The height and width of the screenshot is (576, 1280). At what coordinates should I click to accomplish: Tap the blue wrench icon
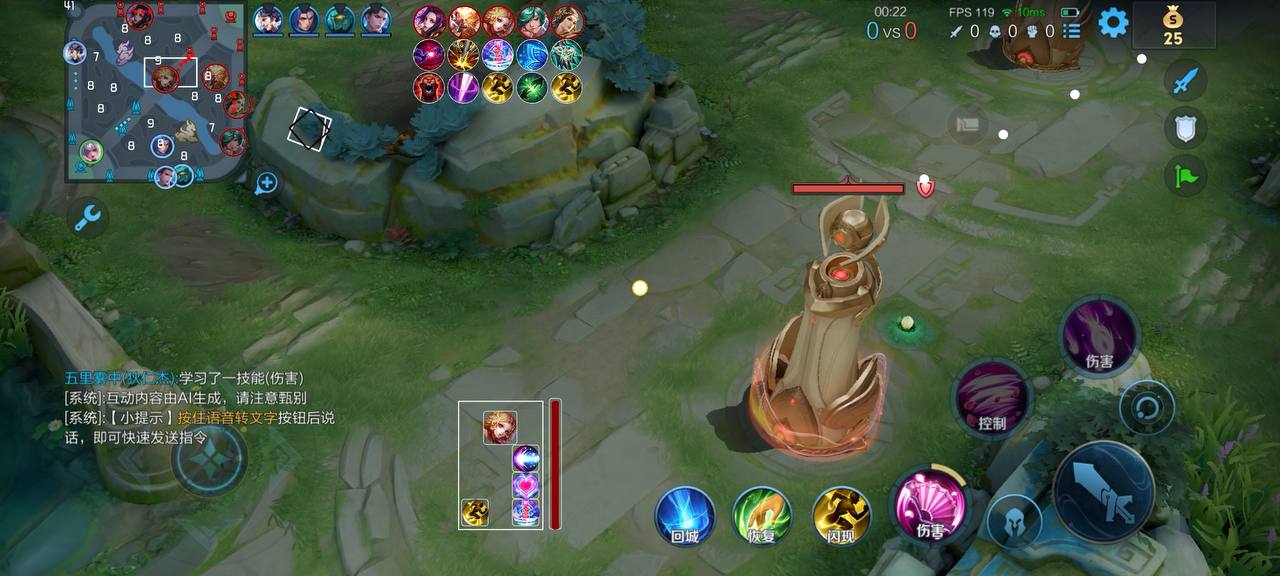pos(88,216)
